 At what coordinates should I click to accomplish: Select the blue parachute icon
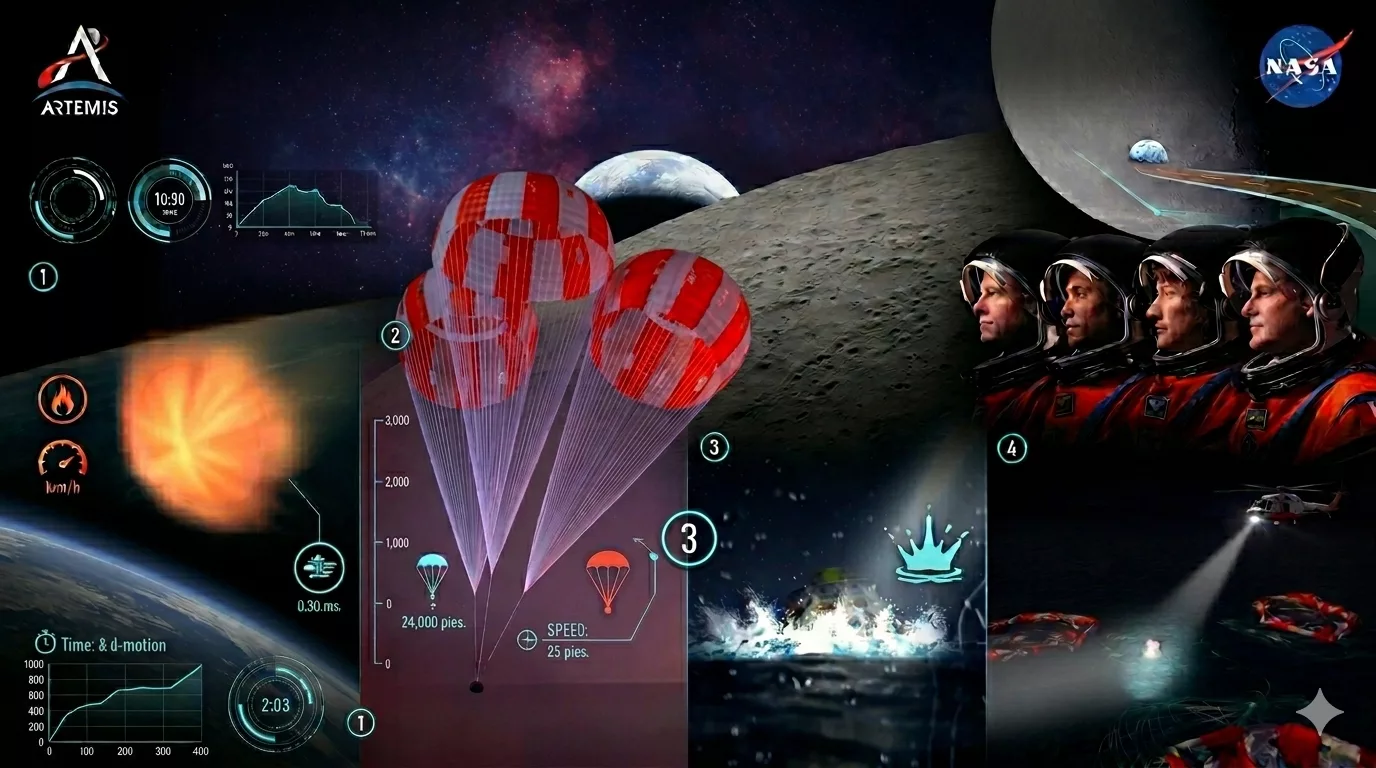[432, 576]
